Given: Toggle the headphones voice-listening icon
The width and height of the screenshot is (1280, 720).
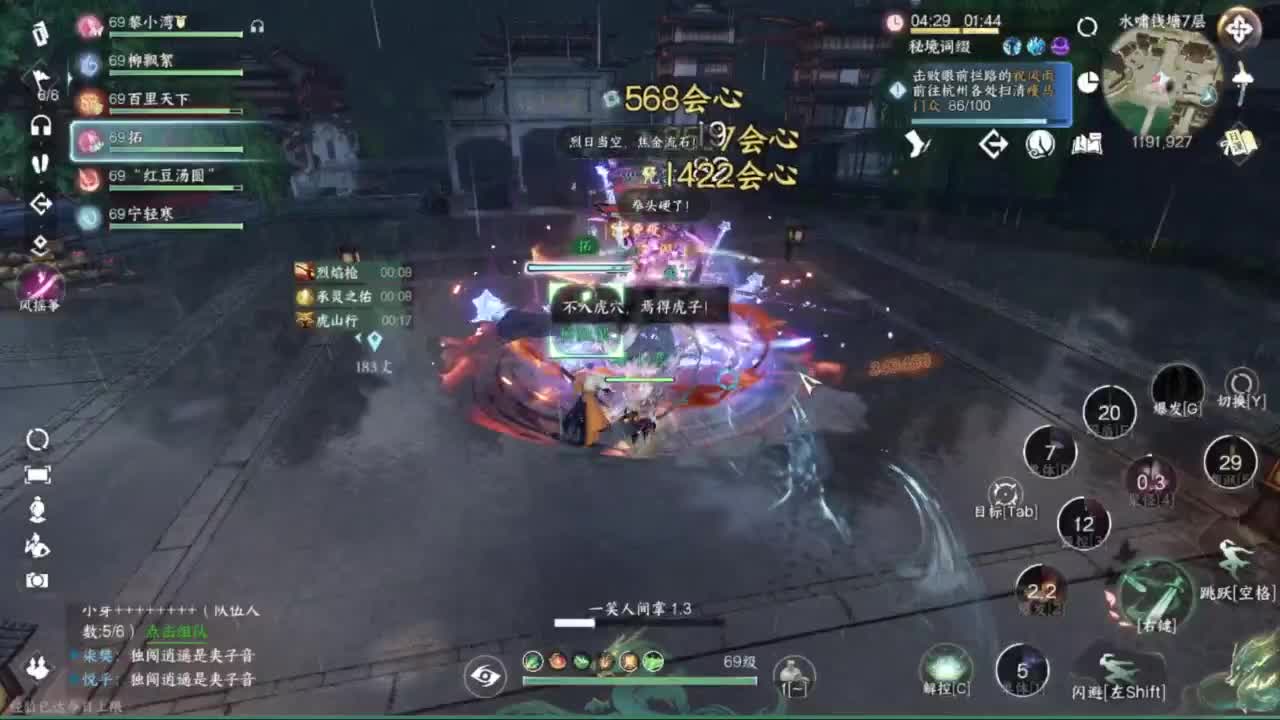Looking at the screenshot, I should point(40,125).
